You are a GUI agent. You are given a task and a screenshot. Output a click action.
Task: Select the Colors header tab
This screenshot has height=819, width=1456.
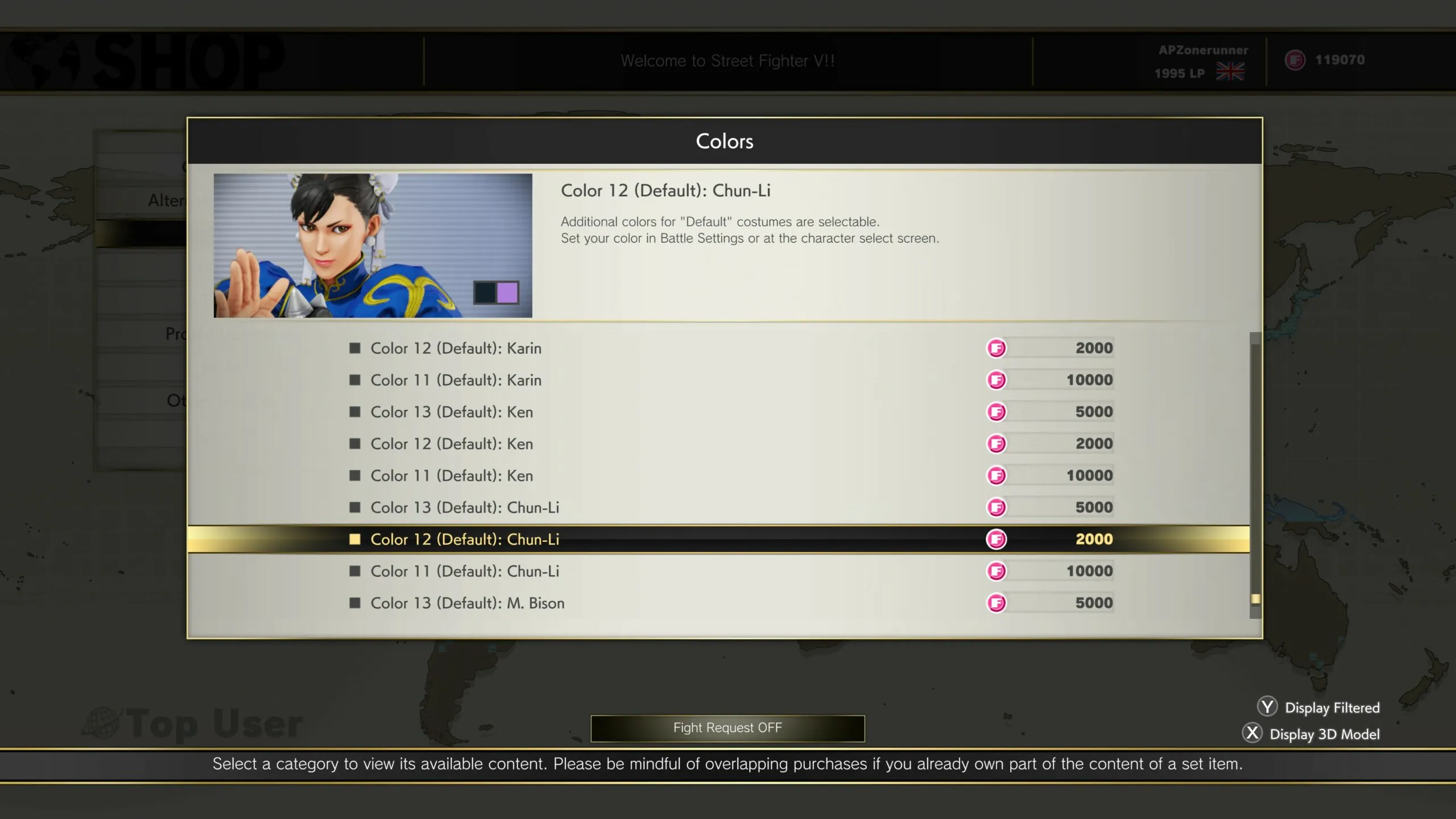point(723,141)
